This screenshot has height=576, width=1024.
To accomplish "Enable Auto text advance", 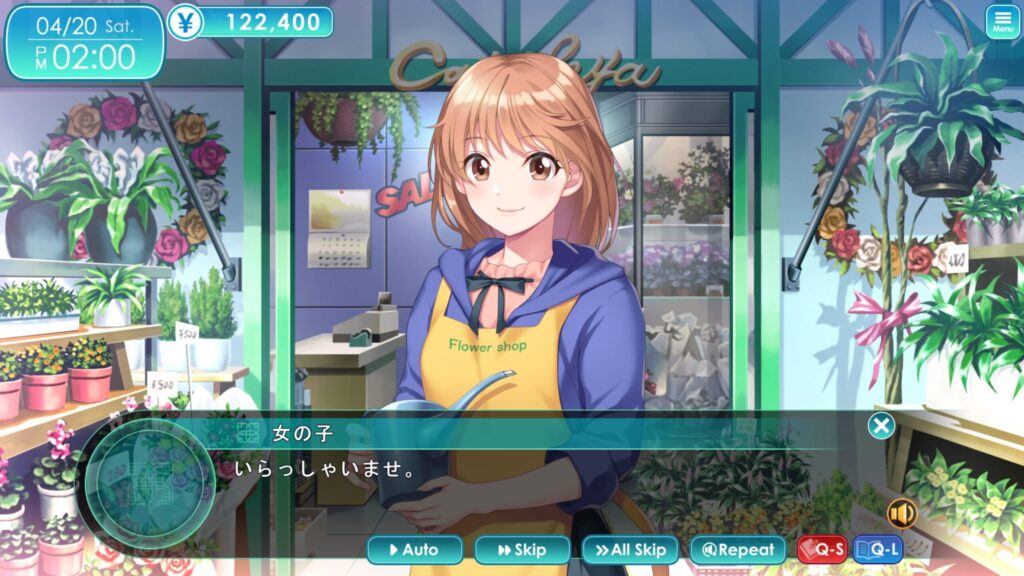I will (x=415, y=550).
